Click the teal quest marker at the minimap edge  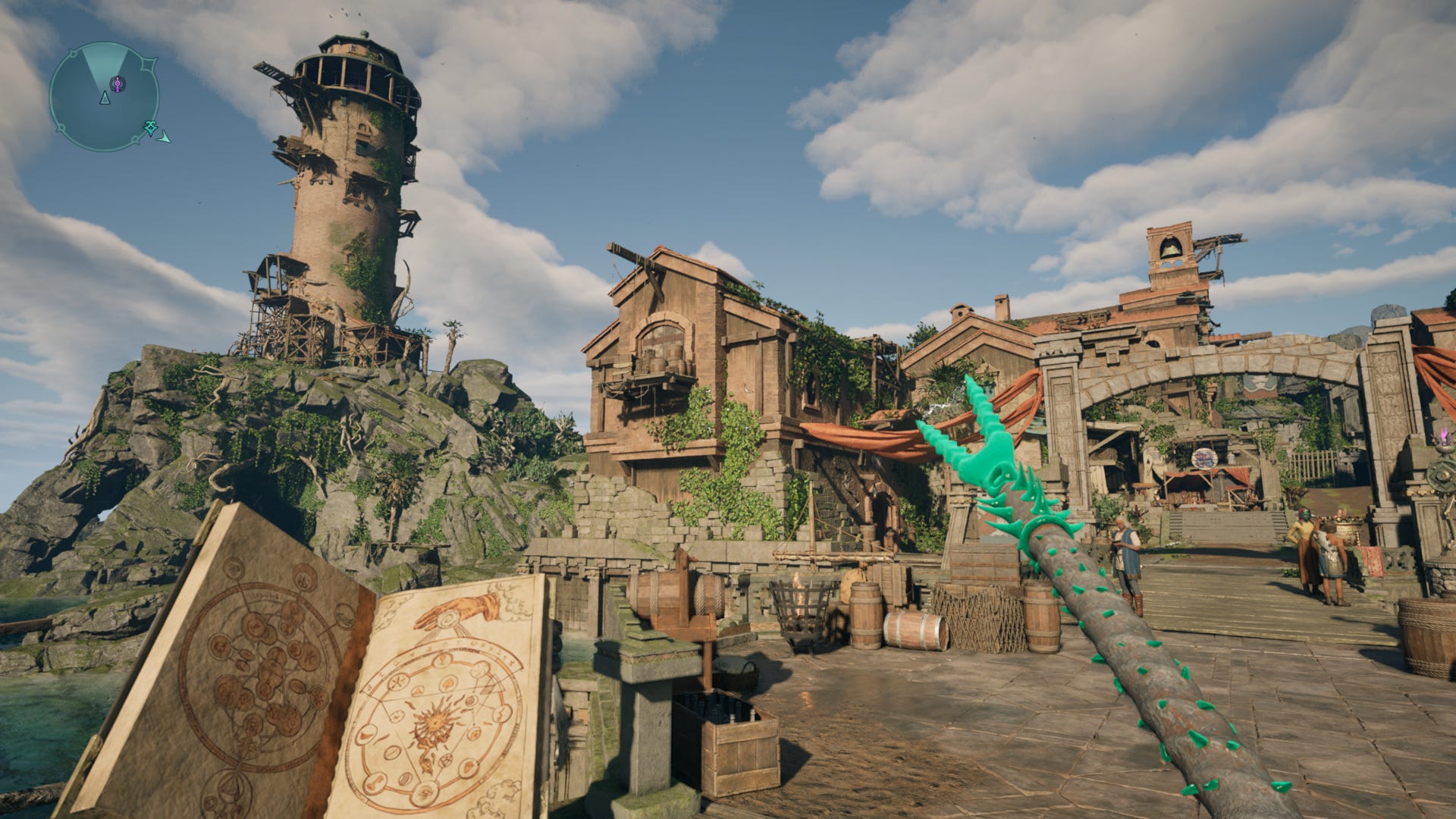tap(150, 127)
